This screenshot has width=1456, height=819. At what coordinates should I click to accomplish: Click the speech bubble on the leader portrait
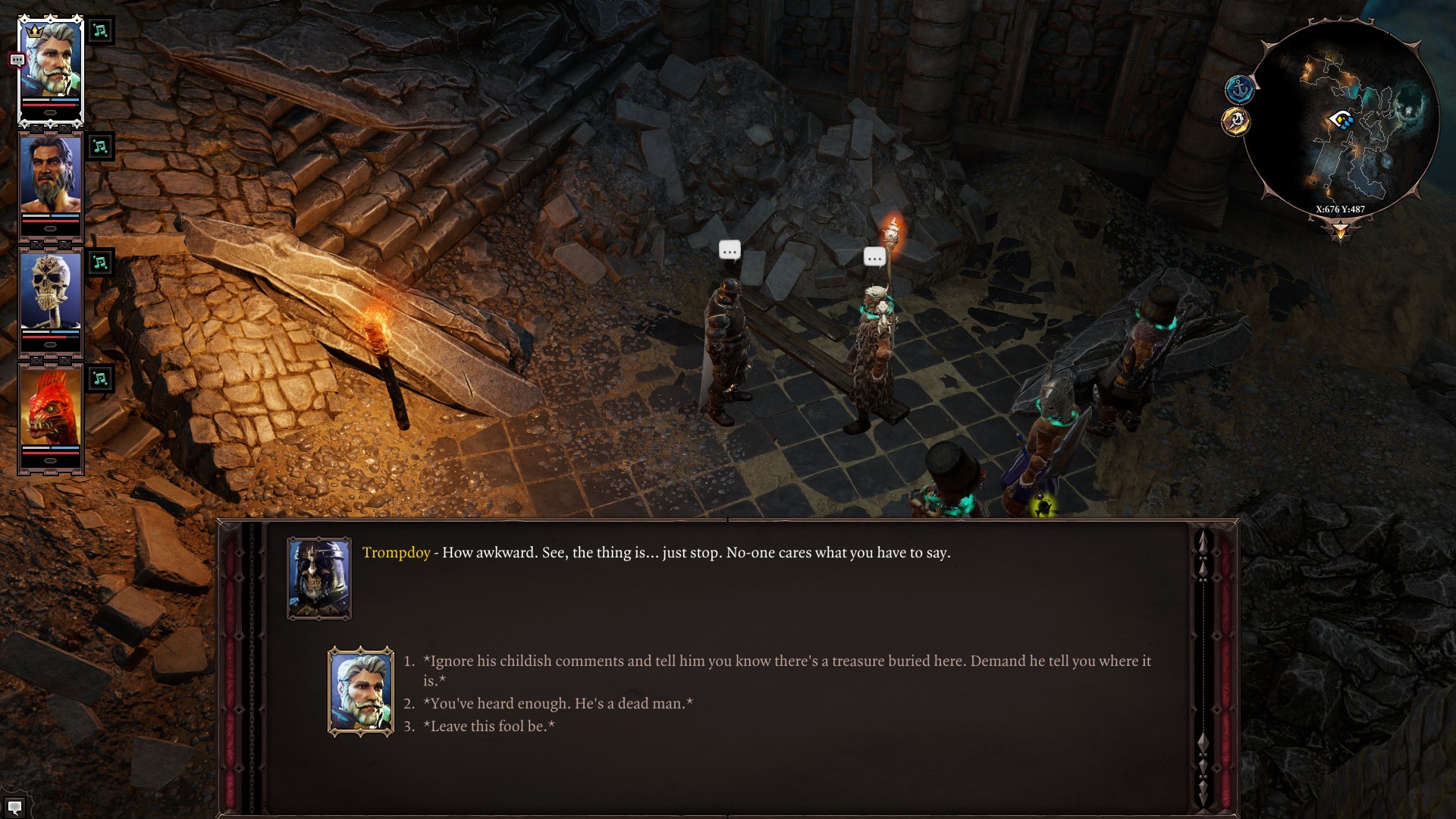(x=17, y=60)
